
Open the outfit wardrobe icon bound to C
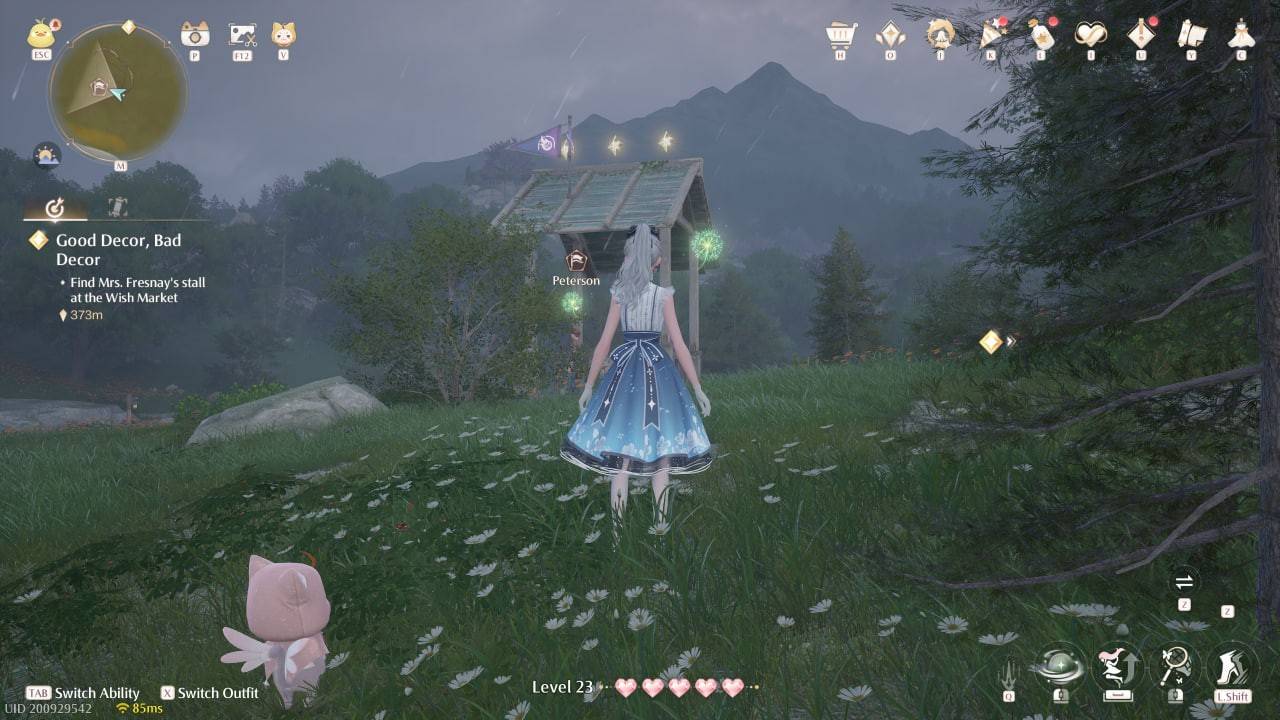click(1240, 36)
